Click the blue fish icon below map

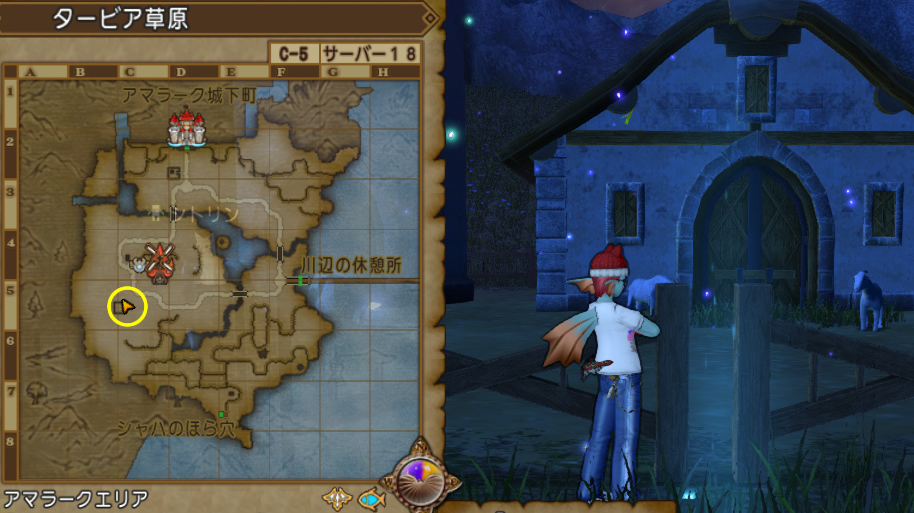371,497
